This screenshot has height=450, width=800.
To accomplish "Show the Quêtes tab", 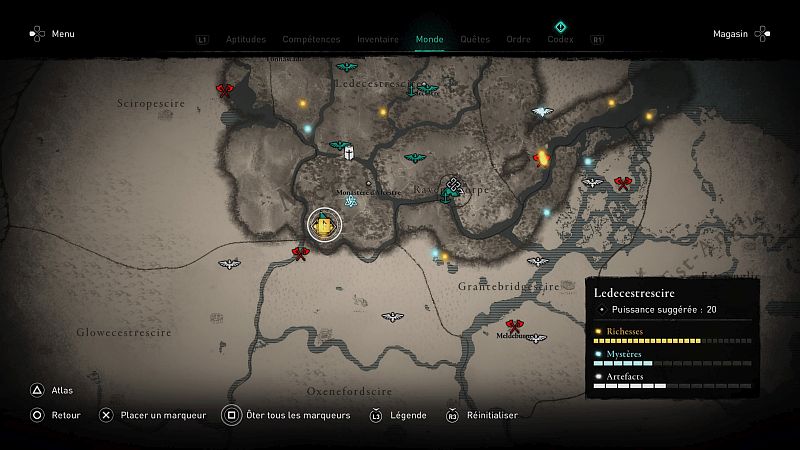I will pyautogui.click(x=475, y=40).
